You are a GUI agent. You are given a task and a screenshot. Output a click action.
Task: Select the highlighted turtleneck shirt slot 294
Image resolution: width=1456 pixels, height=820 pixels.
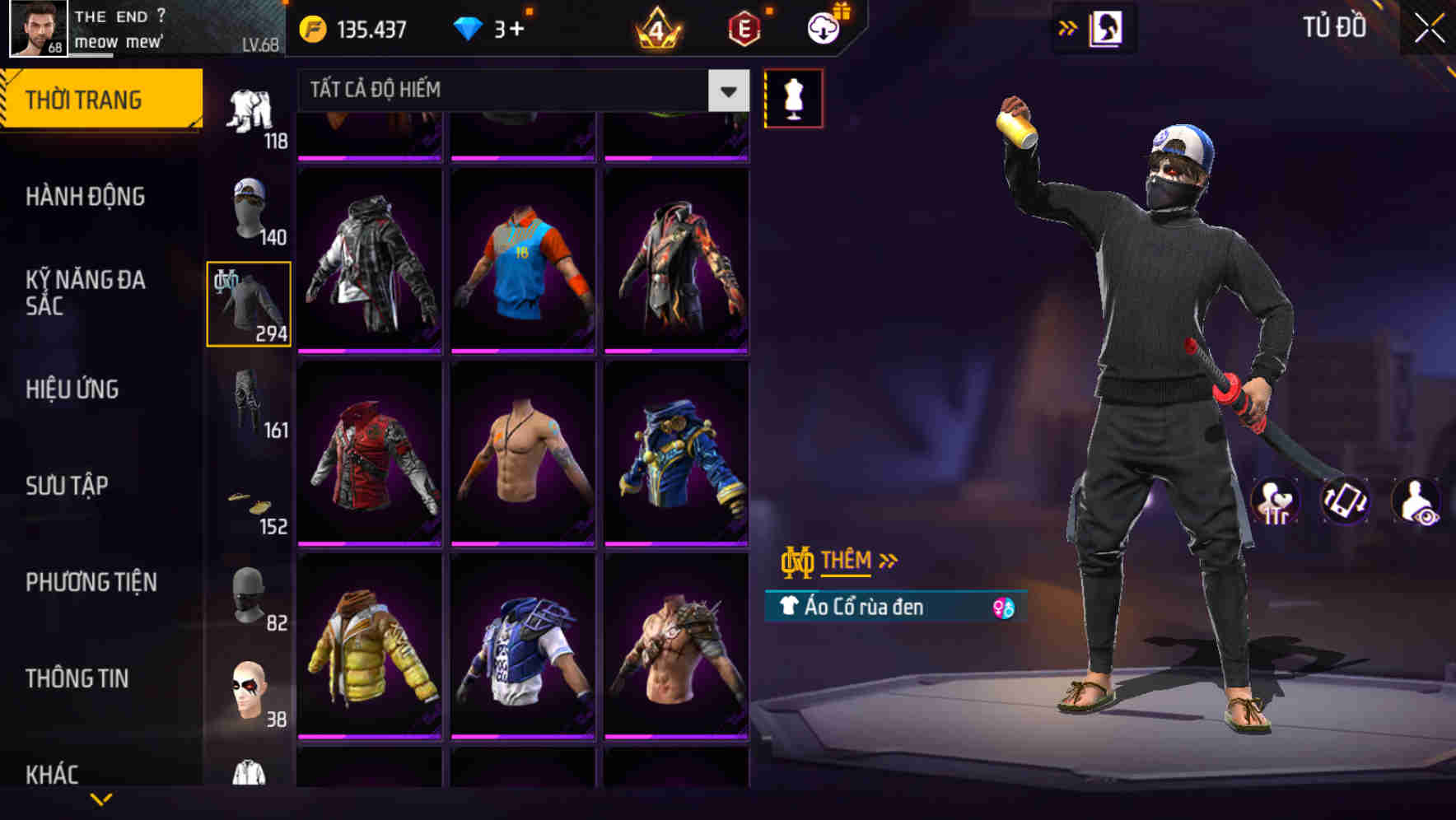pos(248,302)
